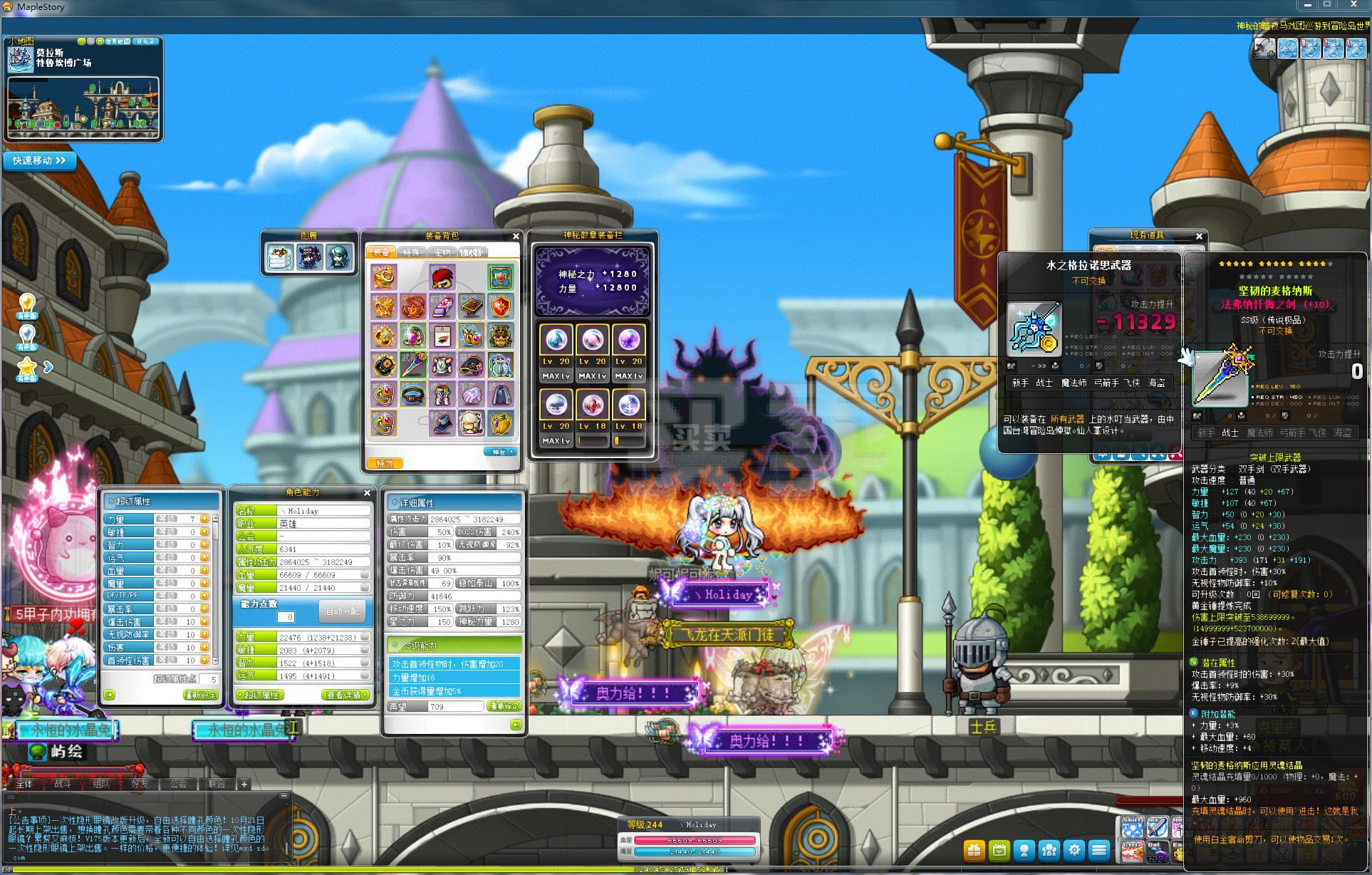This screenshot has height=875, width=1372.
Task: Click the minimap of 特鲁埃博广场
Action: 83,107
